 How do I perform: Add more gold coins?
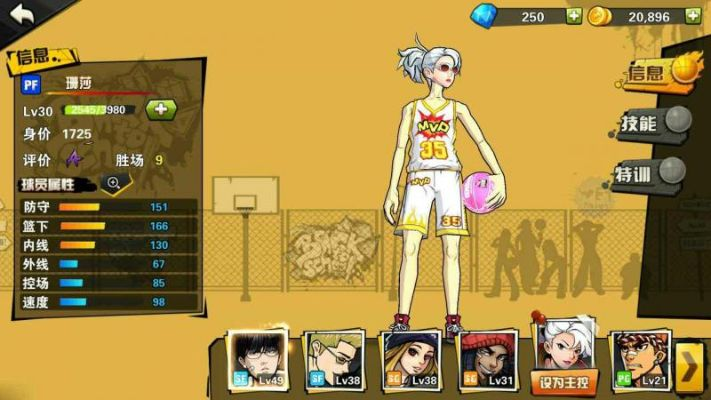tap(690, 16)
